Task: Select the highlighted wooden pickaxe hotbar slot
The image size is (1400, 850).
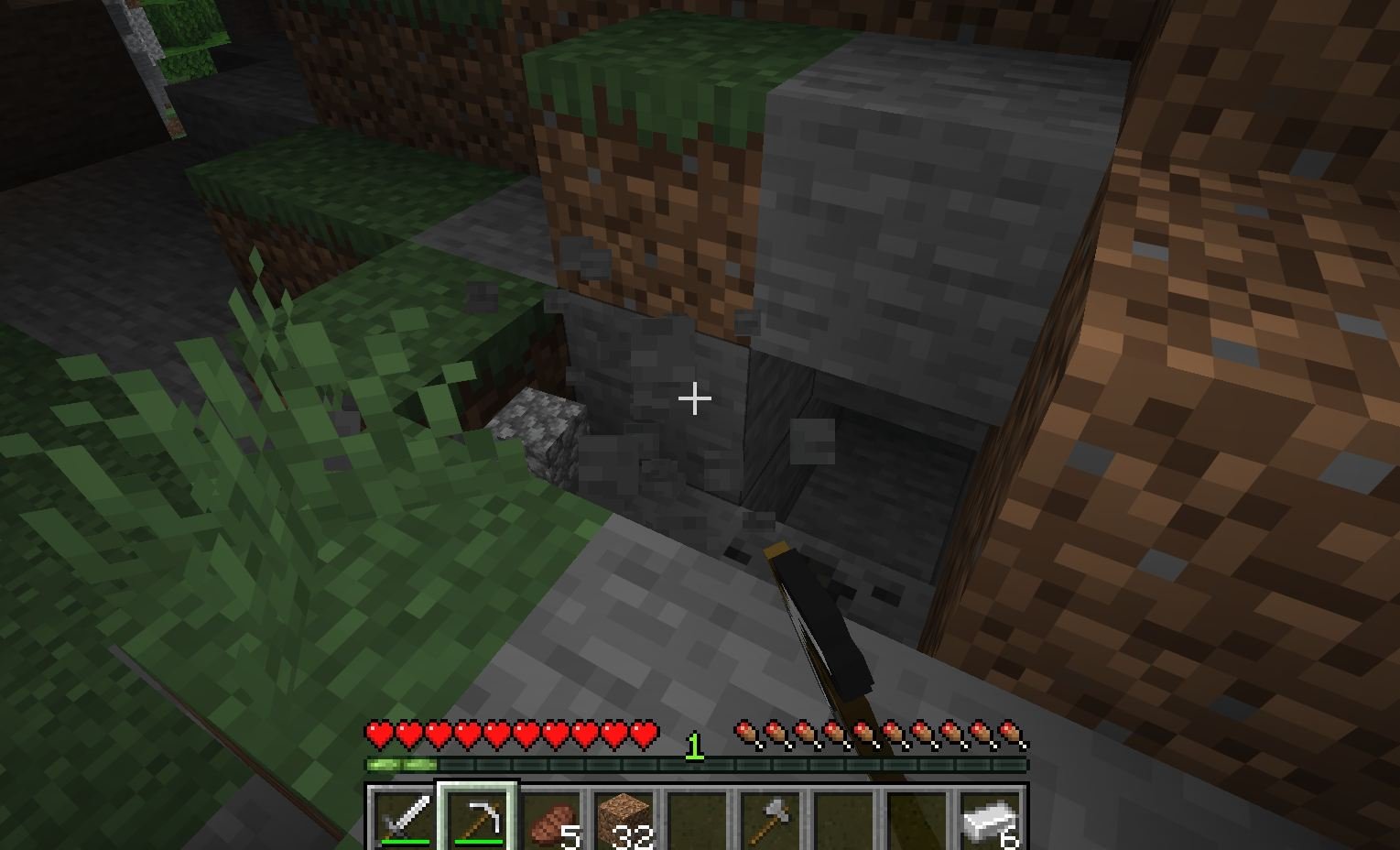Action: (x=478, y=818)
